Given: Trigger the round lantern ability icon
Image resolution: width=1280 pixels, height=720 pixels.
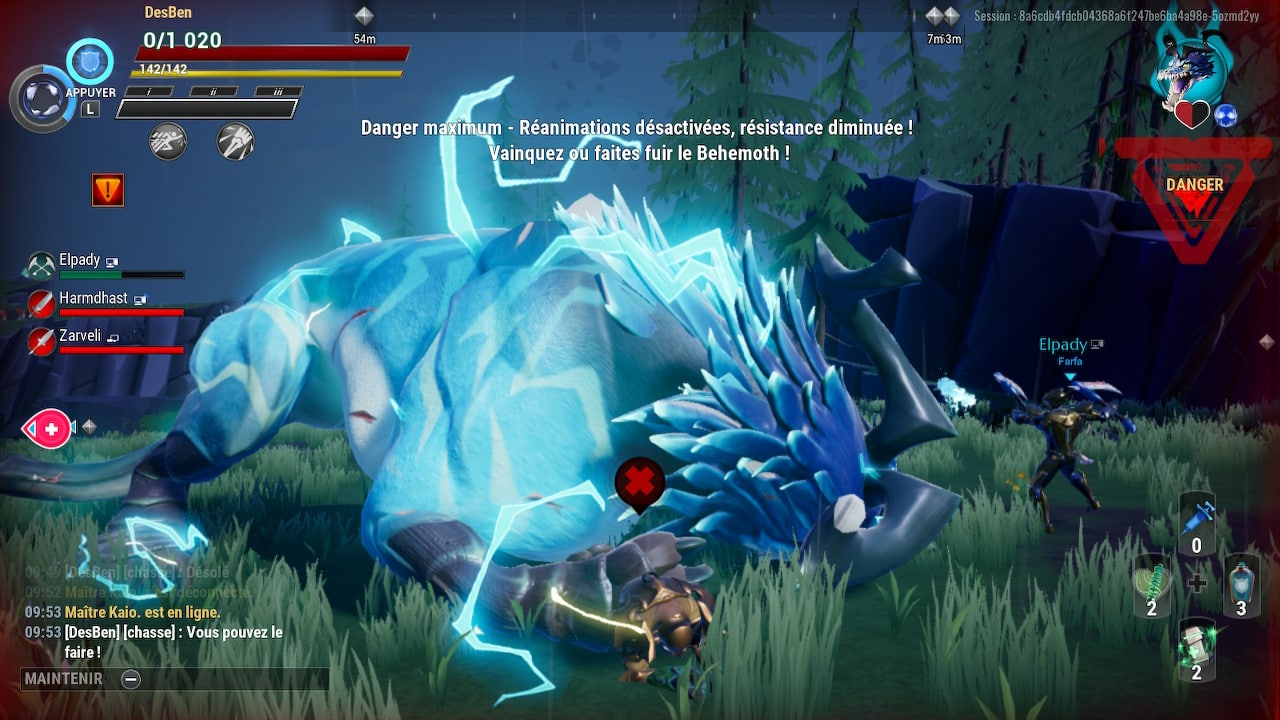Looking at the screenshot, I should (x=40, y=98).
